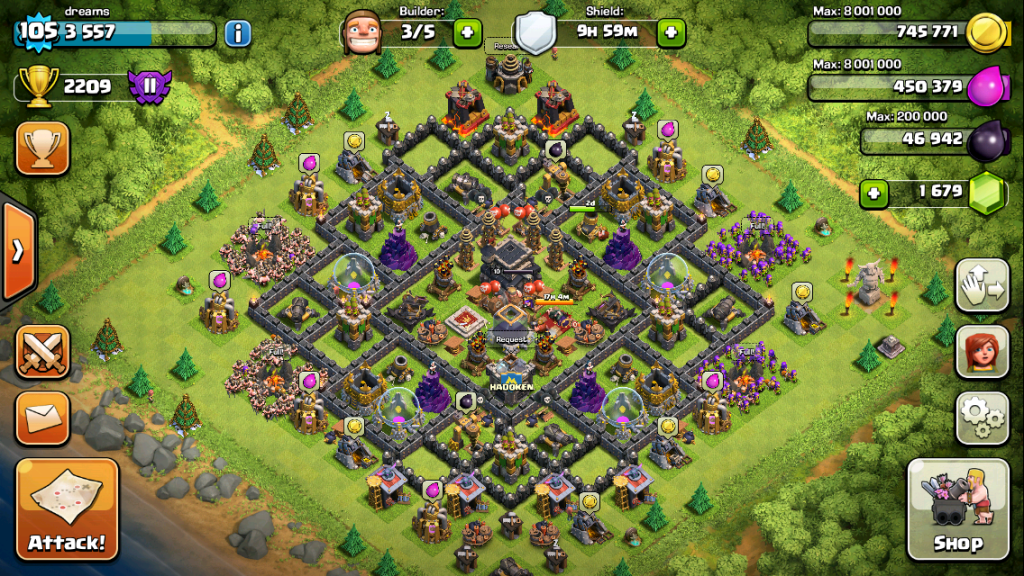Open the settings gears button
This screenshot has height=576, width=1024.
(x=982, y=417)
